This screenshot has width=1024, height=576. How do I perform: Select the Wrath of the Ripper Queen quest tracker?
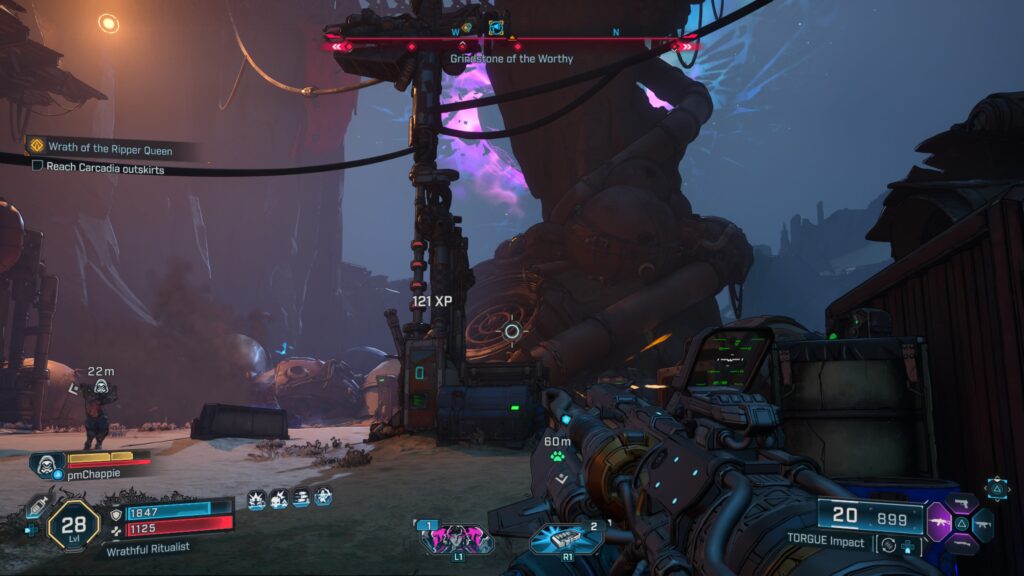point(100,148)
